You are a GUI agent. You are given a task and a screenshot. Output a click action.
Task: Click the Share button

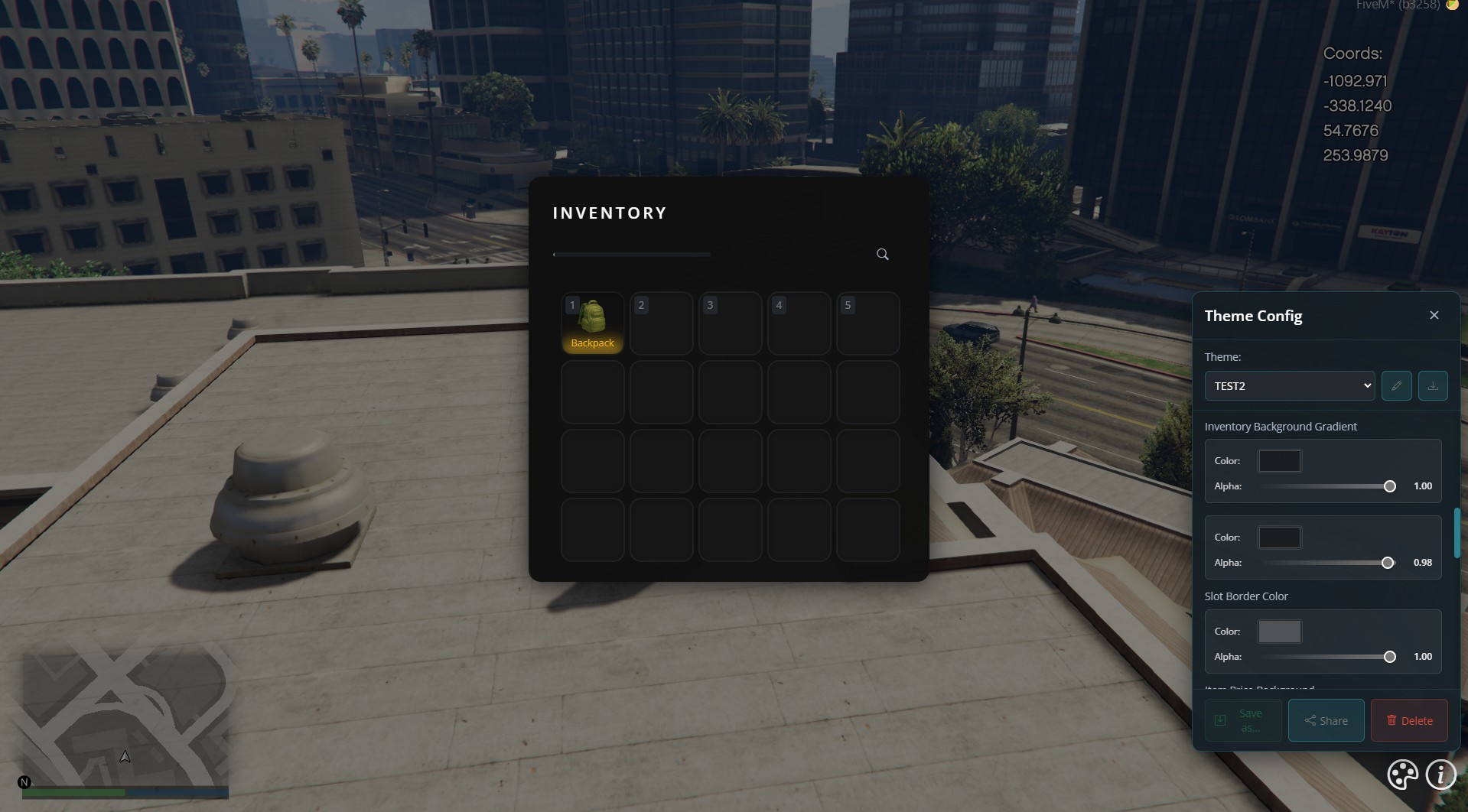(1325, 720)
